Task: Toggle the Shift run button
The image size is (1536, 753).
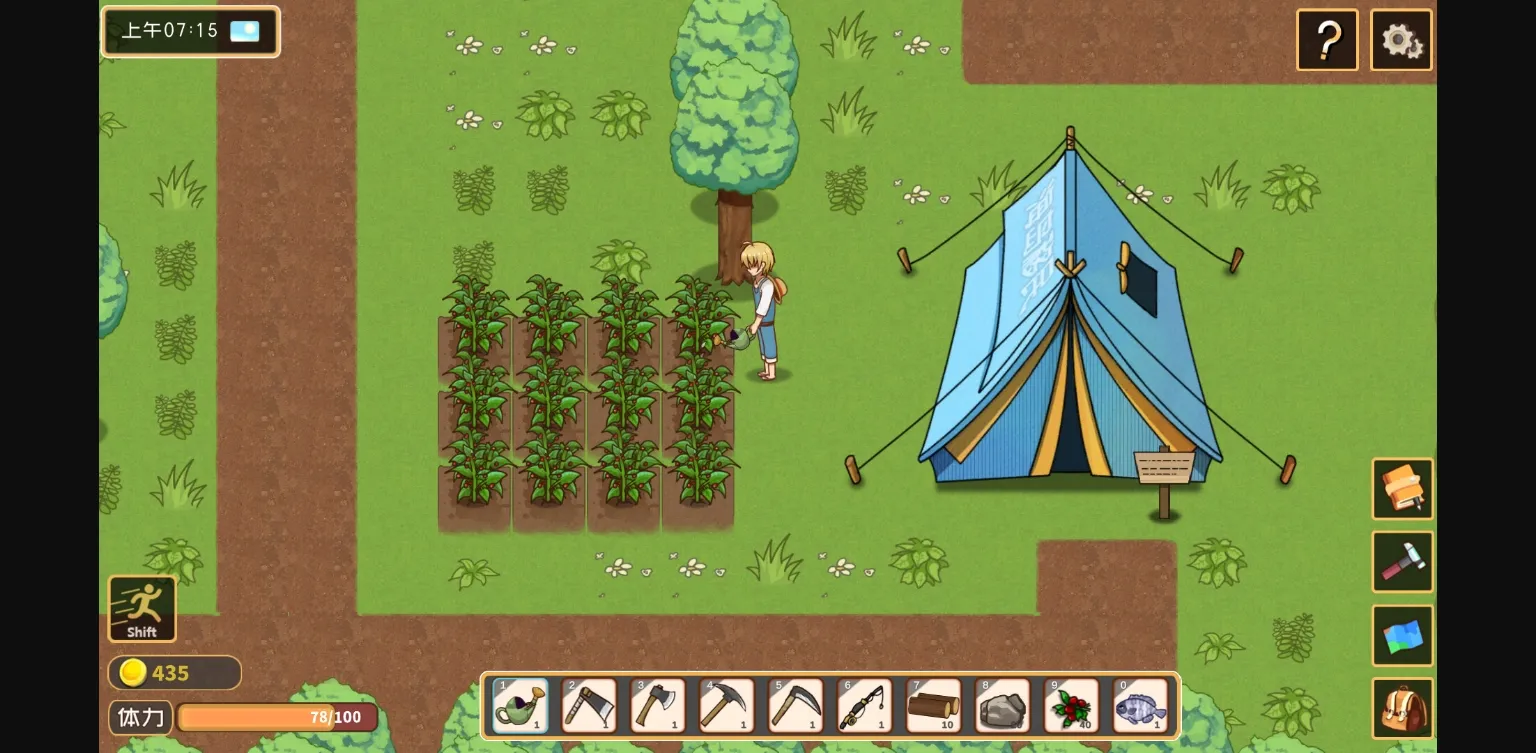Action: 142,608
